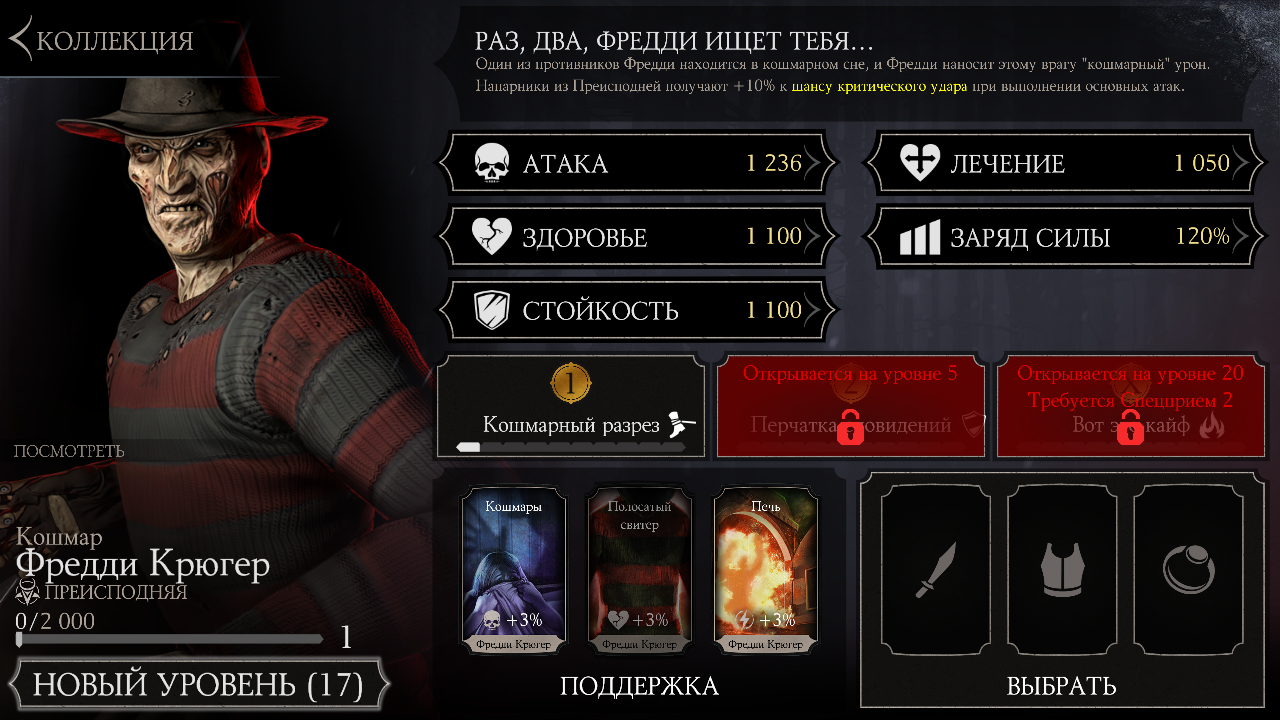
Task: Open the Здоровье stat panel
Action: point(637,237)
